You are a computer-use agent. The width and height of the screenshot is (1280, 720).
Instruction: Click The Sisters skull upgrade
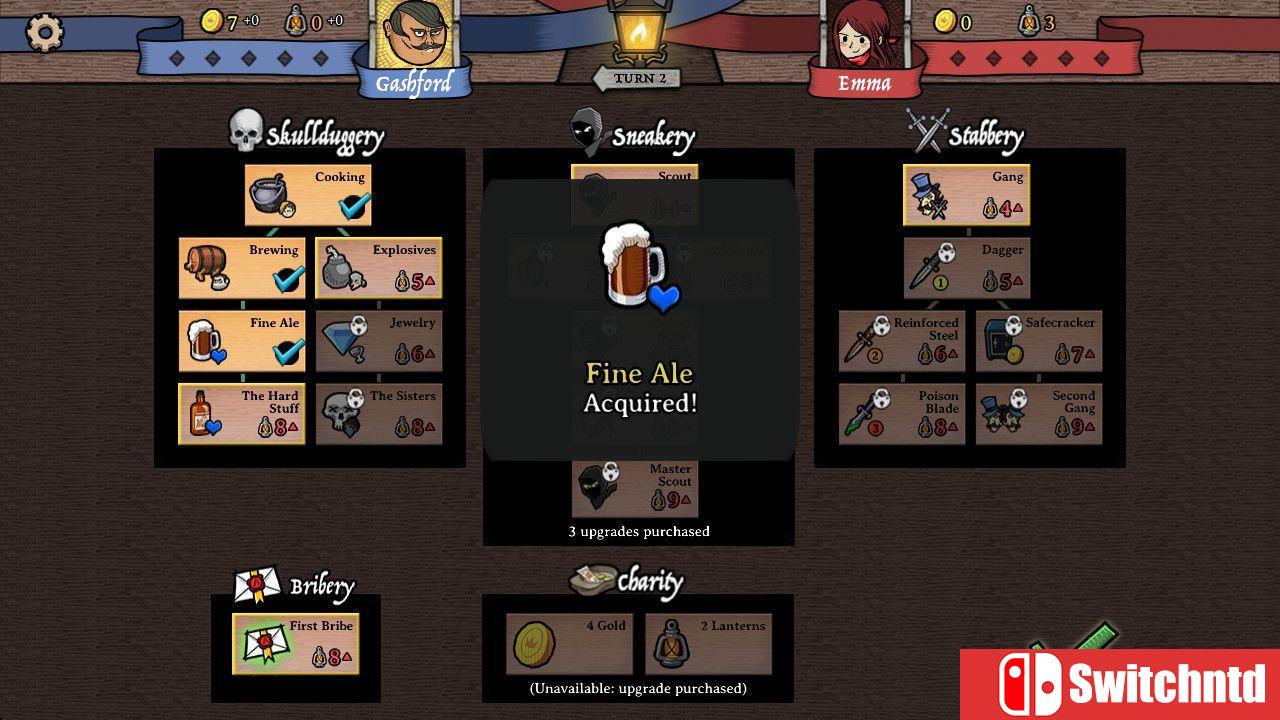(x=340, y=413)
